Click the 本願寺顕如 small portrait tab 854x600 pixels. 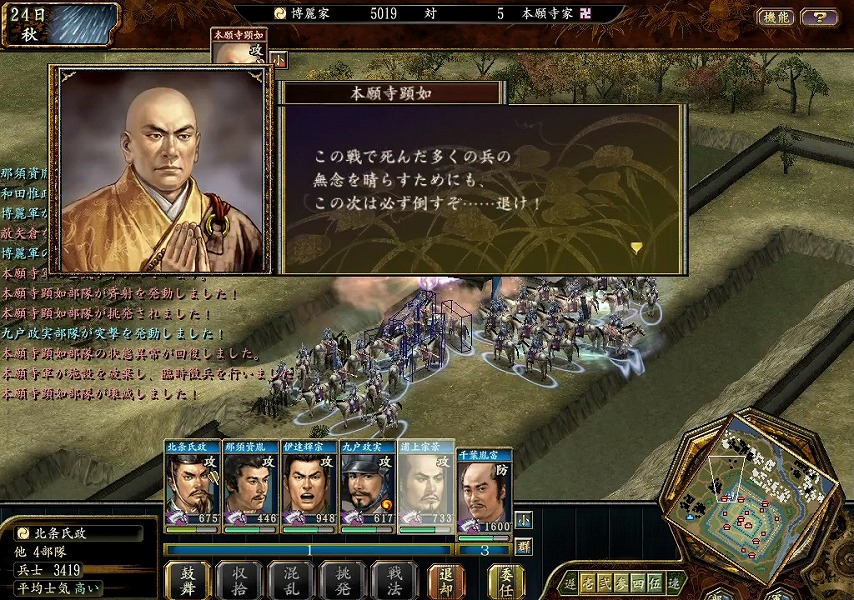(x=239, y=46)
